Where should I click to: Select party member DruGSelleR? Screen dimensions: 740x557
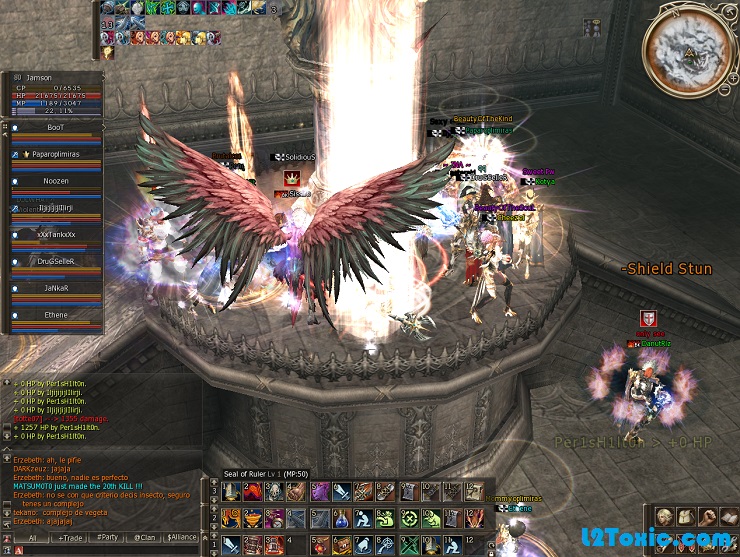(x=56, y=260)
